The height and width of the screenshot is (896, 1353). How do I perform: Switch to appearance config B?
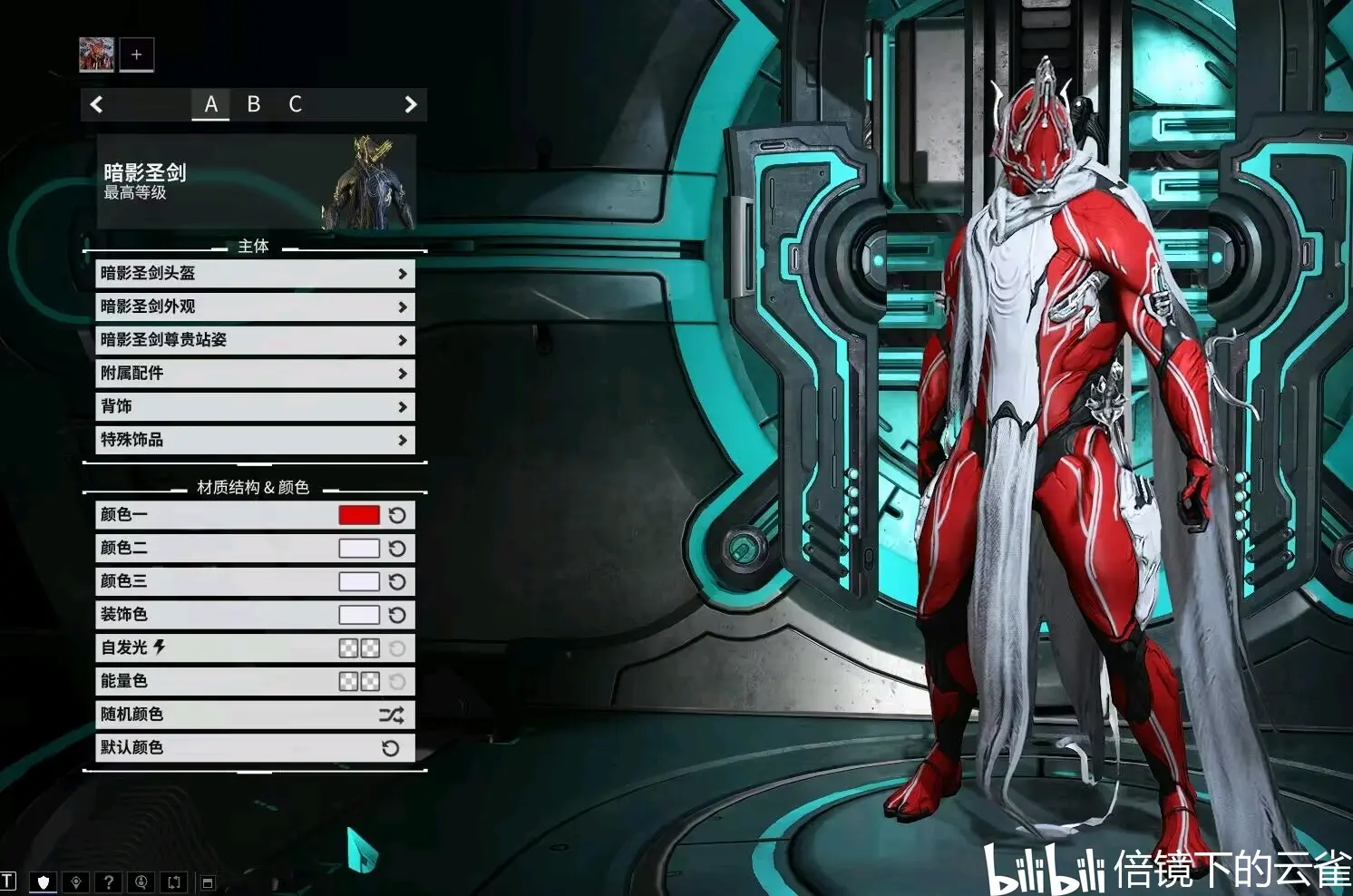pos(254,104)
